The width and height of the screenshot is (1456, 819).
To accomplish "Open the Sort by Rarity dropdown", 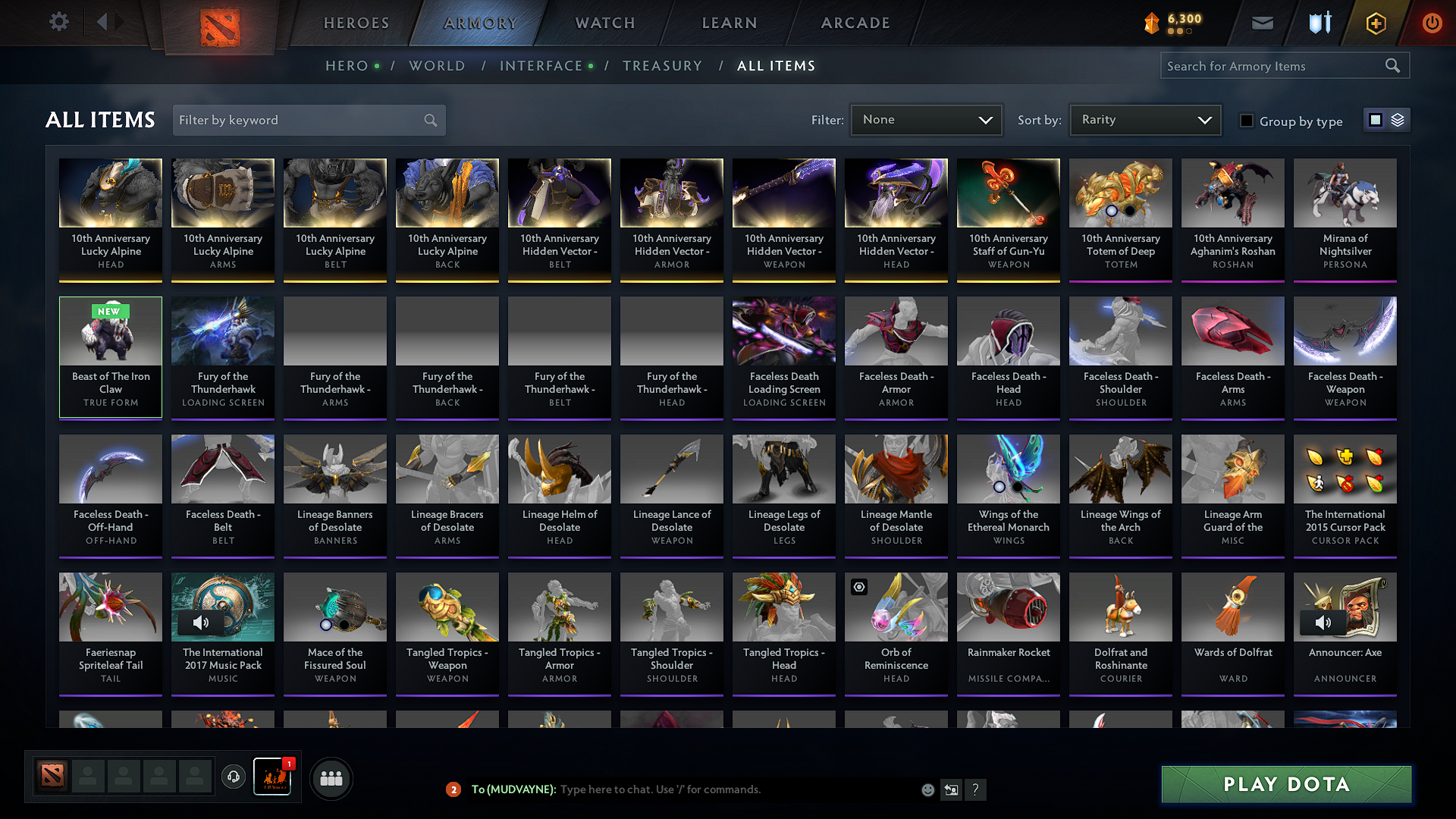I will [x=1144, y=119].
